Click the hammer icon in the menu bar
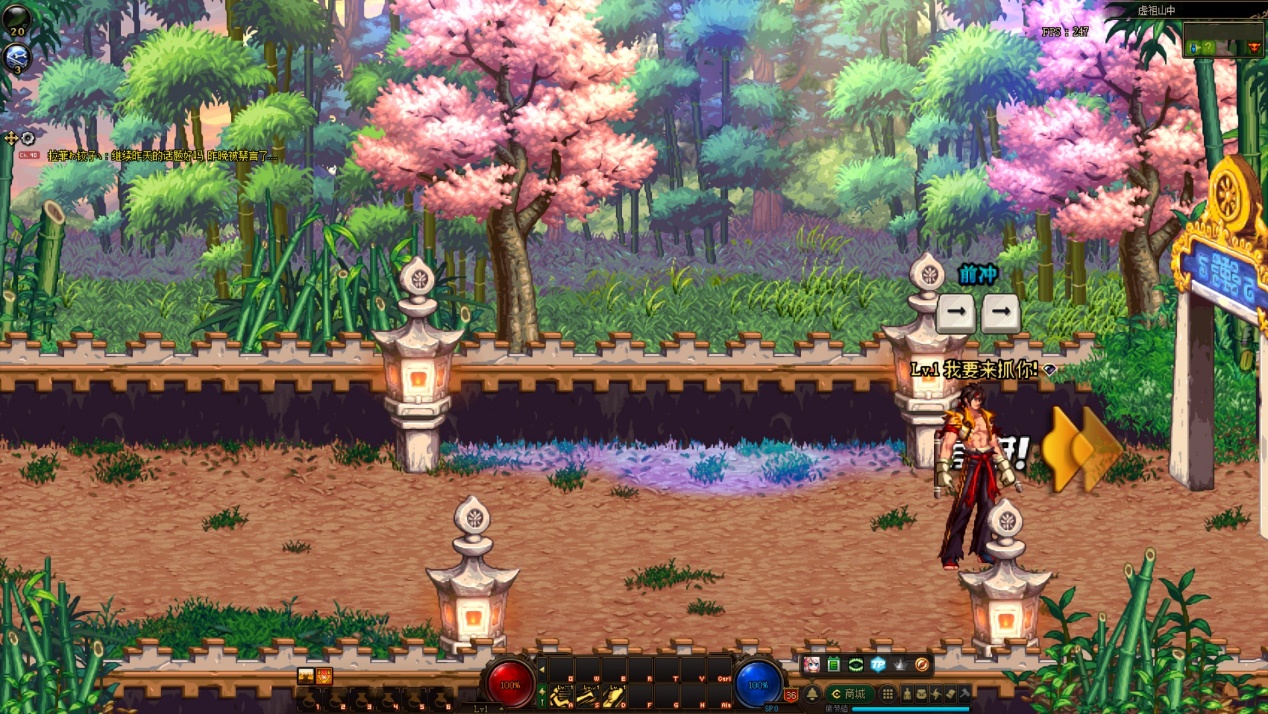The image size is (1268, 714). 965,694
